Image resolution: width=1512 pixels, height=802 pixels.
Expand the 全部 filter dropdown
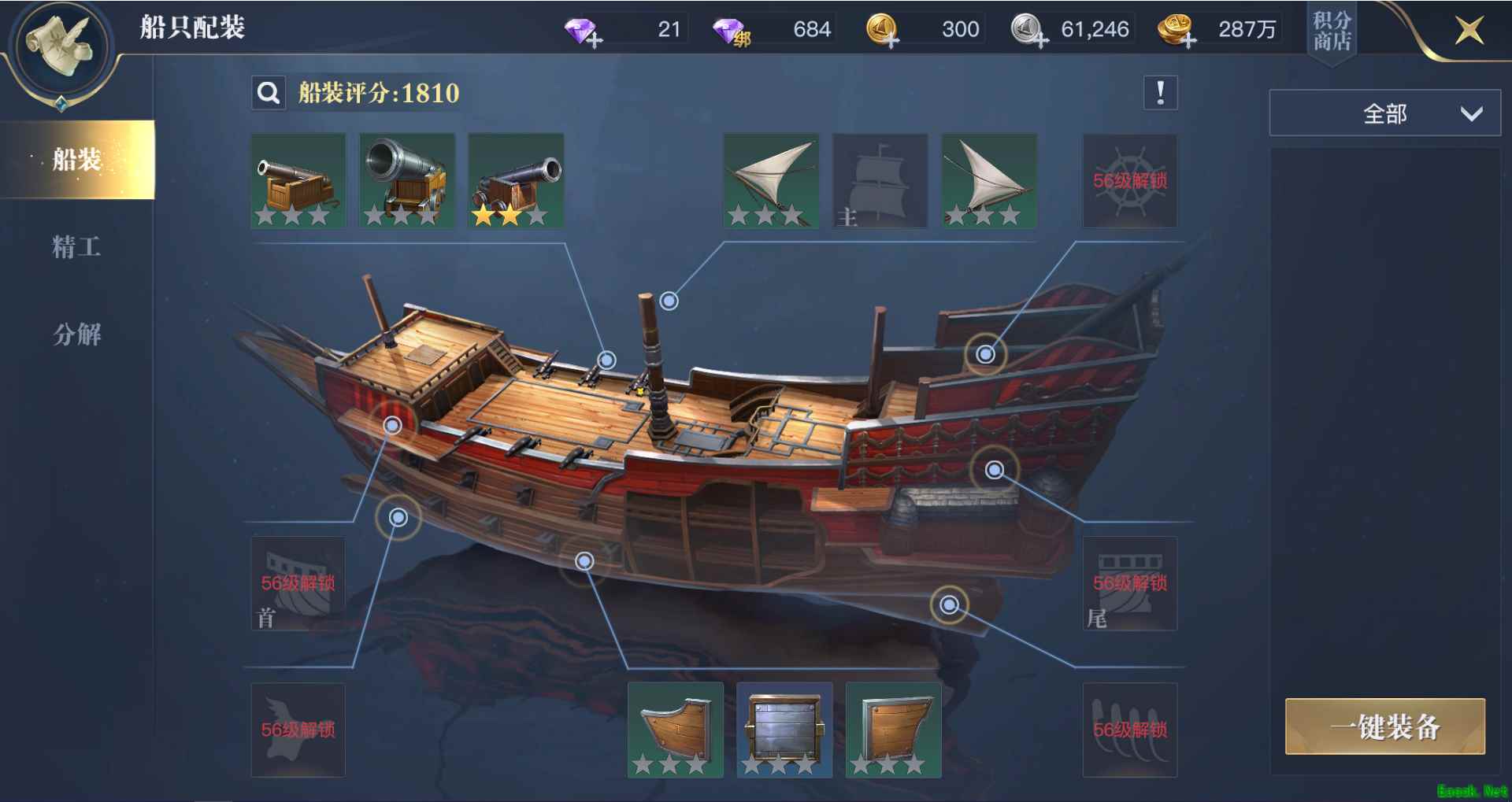coord(1384,114)
